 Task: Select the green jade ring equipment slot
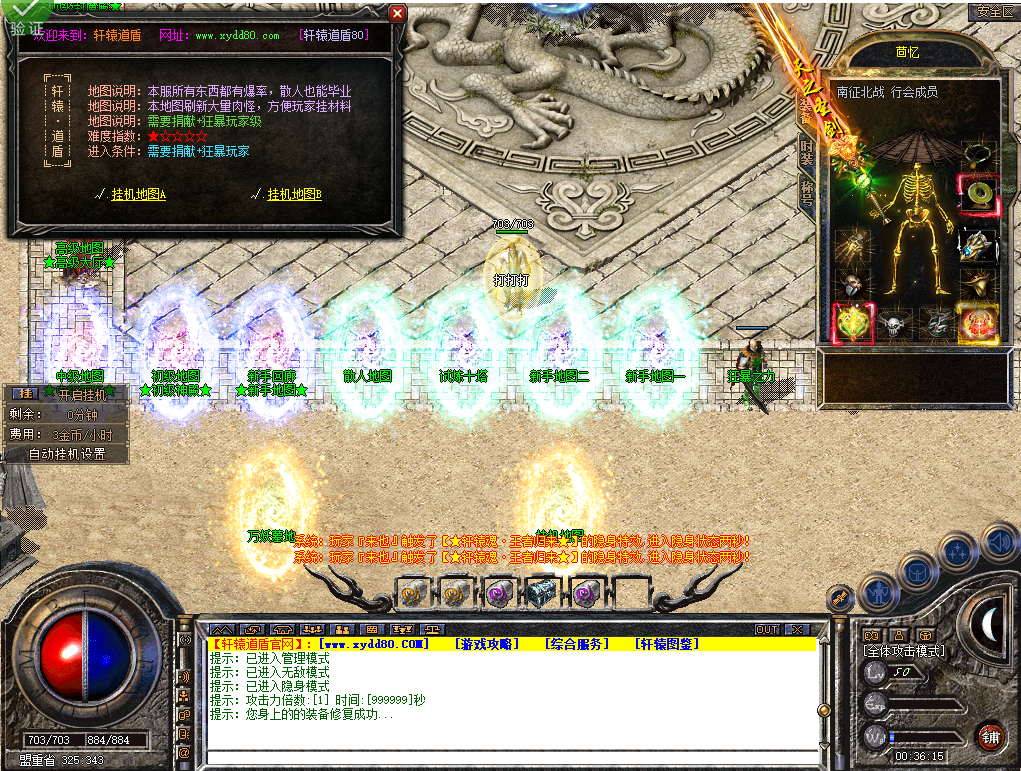tap(979, 191)
